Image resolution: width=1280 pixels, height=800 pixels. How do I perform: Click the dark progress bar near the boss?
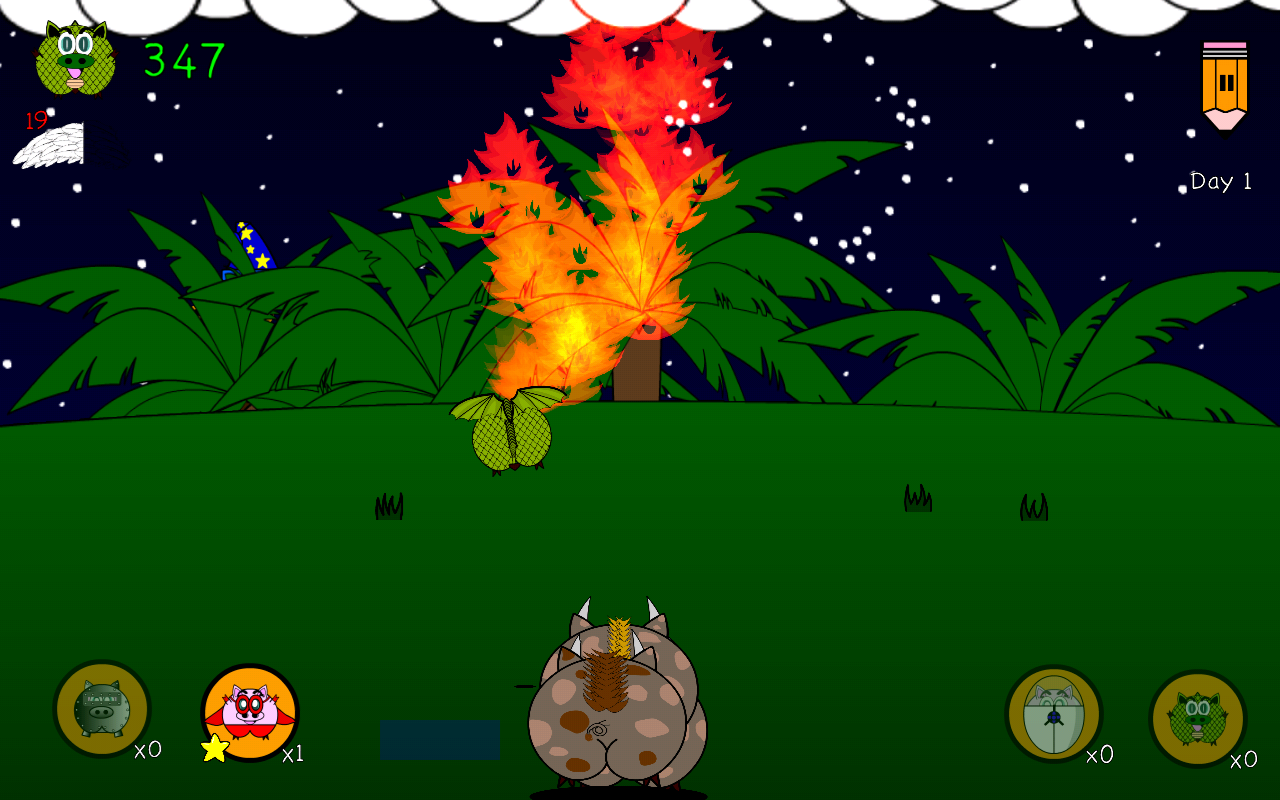pos(438,739)
